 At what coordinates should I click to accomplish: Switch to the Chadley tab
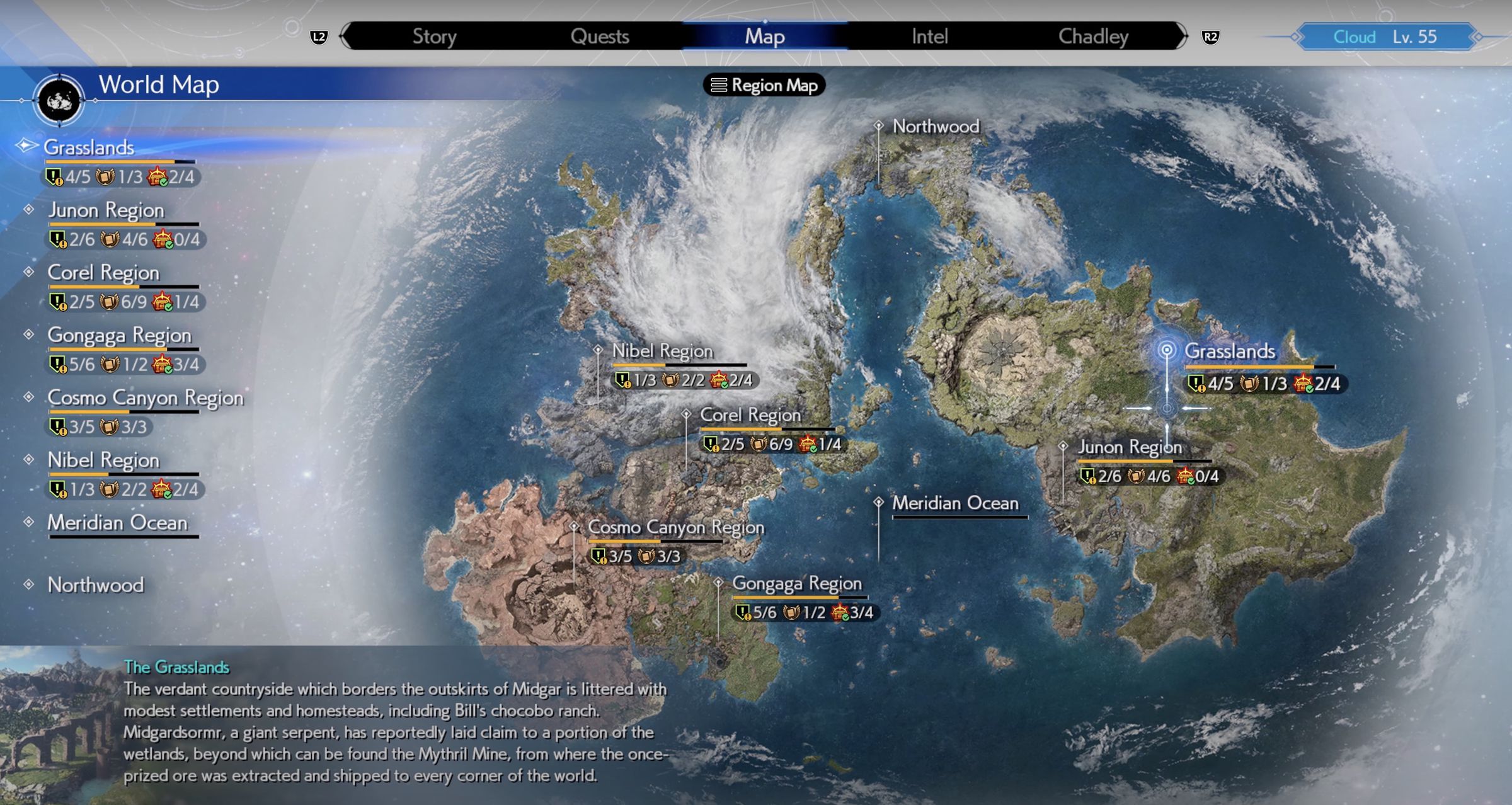pyautogui.click(x=1094, y=36)
